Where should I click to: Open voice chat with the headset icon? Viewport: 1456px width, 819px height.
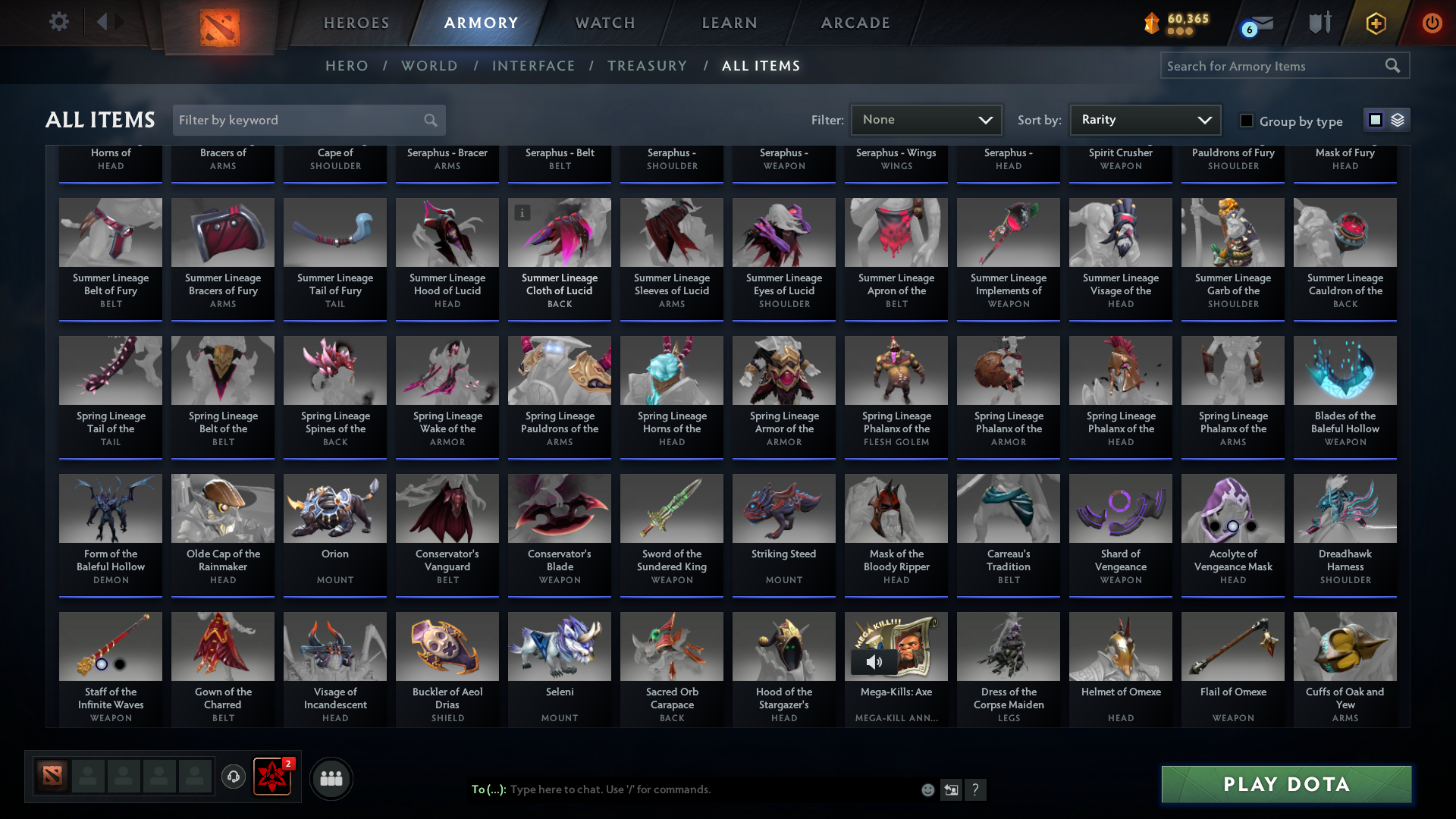pyautogui.click(x=234, y=777)
